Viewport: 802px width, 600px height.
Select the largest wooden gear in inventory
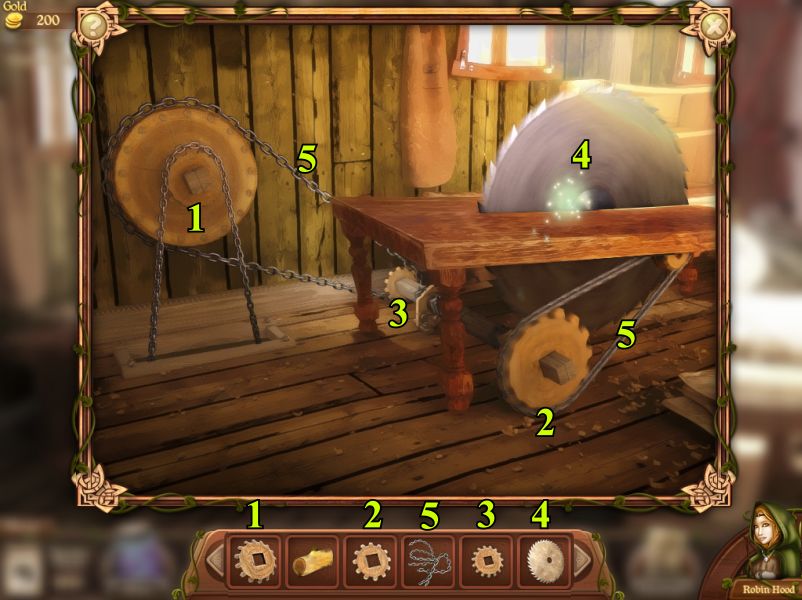[x=255, y=560]
